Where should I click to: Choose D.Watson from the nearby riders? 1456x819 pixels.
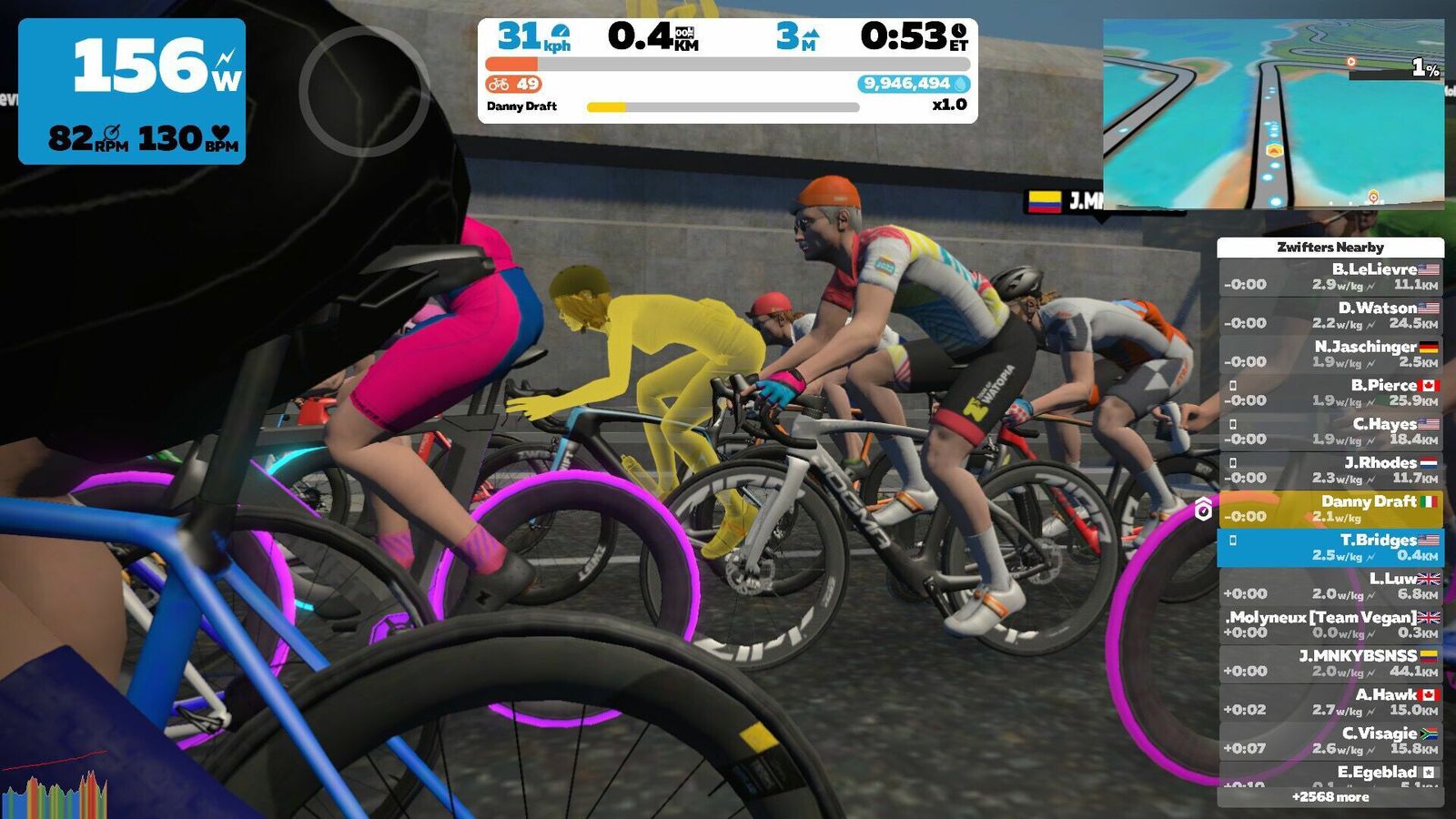(x=1330, y=315)
